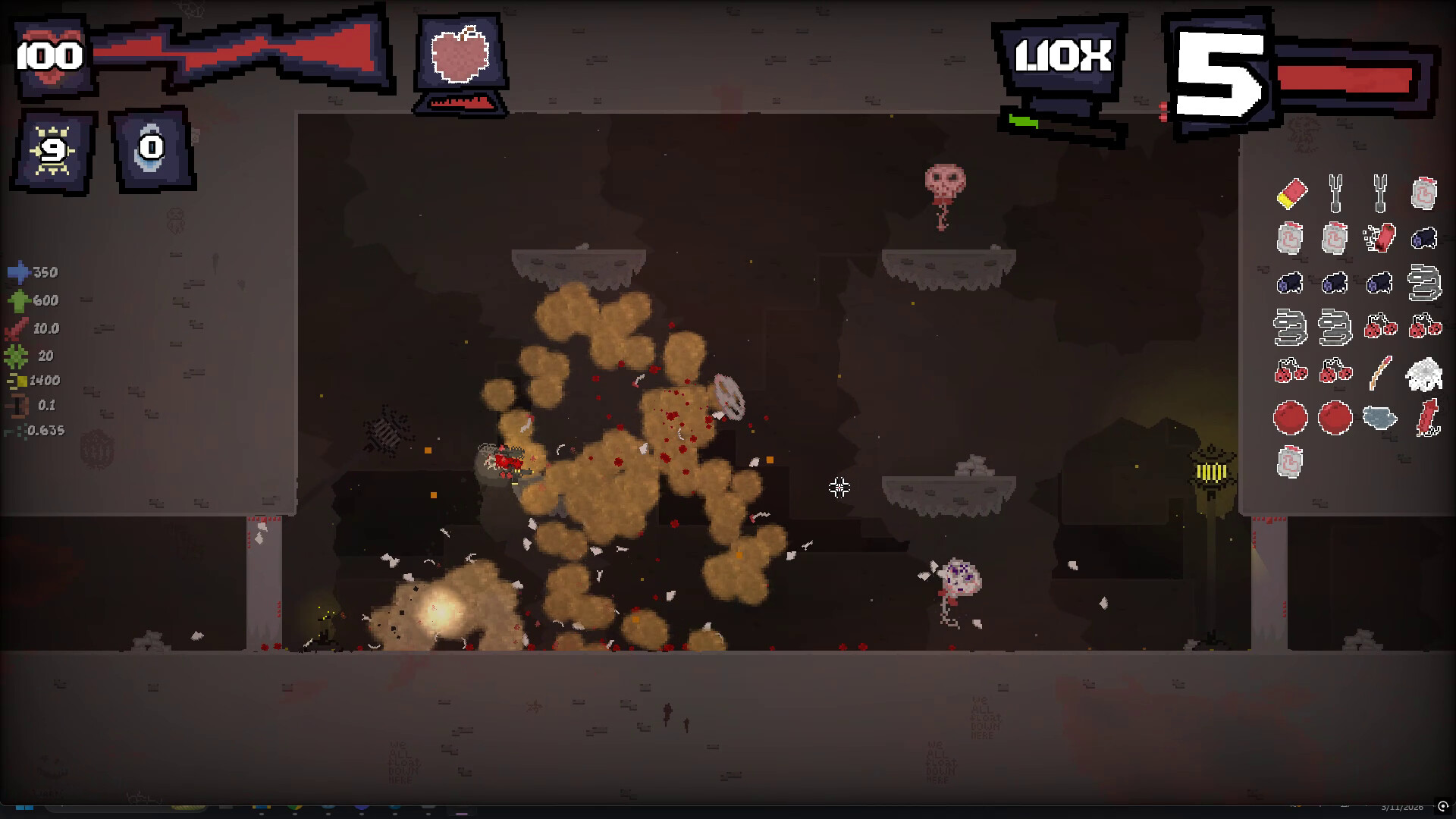
Task: Click the large red ball item icon
Action: coord(1290,416)
